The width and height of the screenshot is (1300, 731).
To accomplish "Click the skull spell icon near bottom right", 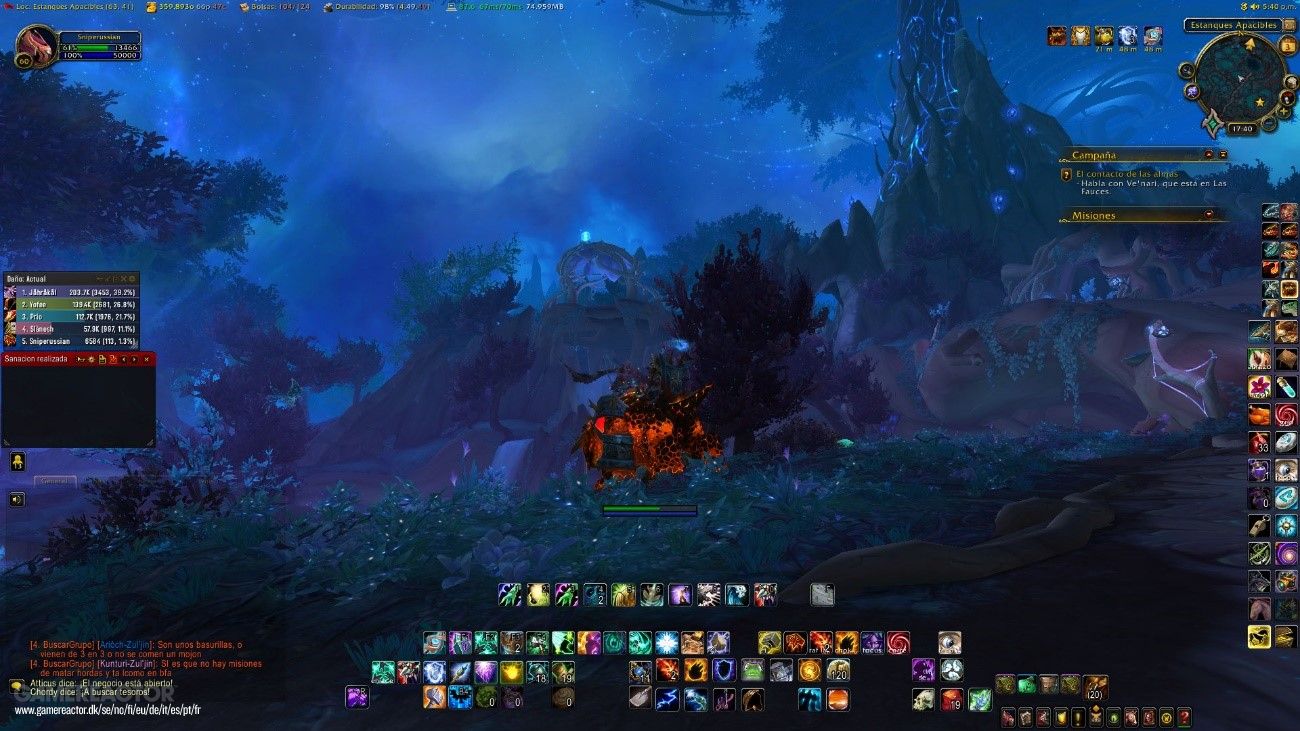I will (x=921, y=699).
